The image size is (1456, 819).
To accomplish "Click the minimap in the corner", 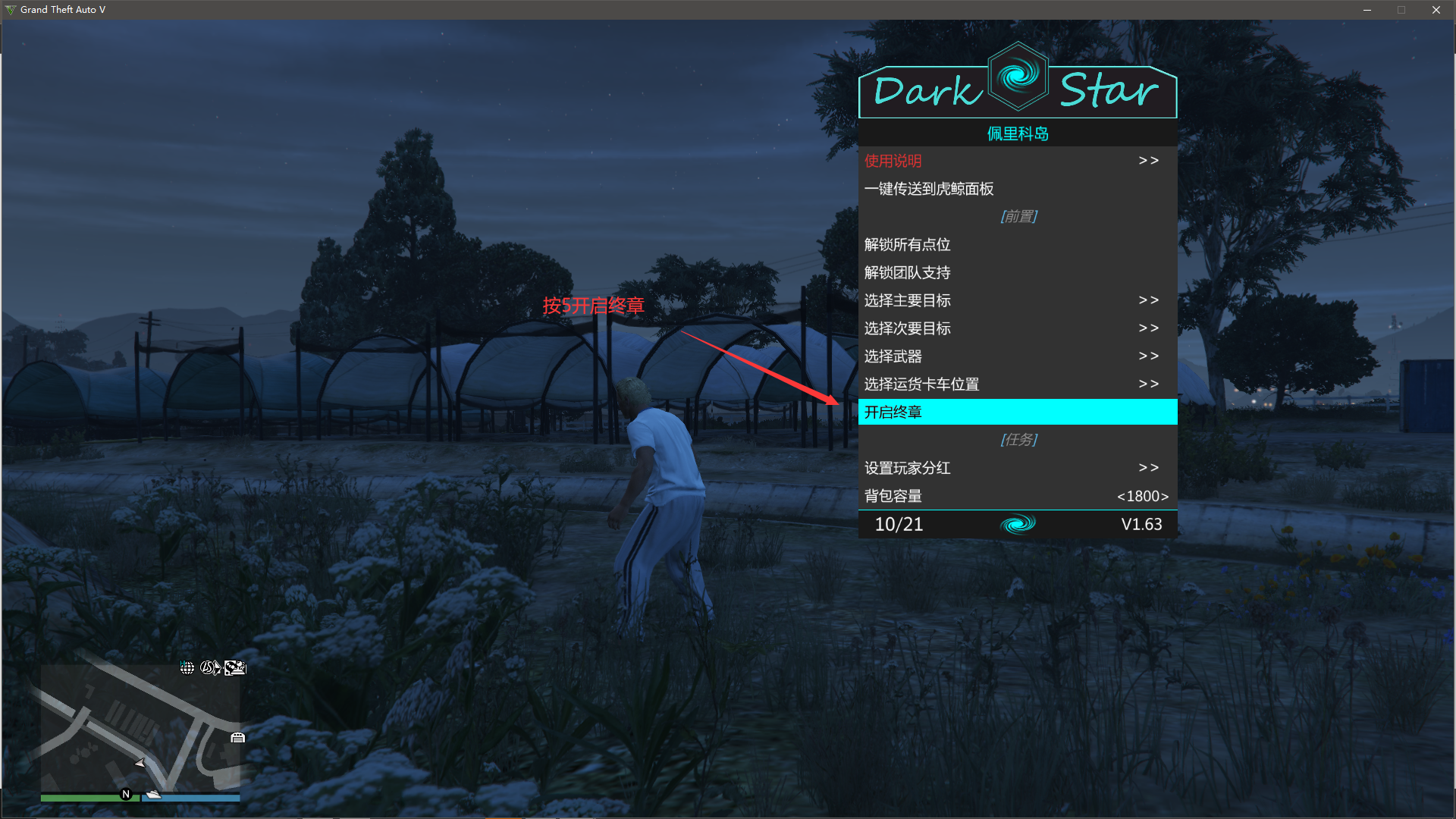I will point(140,728).
